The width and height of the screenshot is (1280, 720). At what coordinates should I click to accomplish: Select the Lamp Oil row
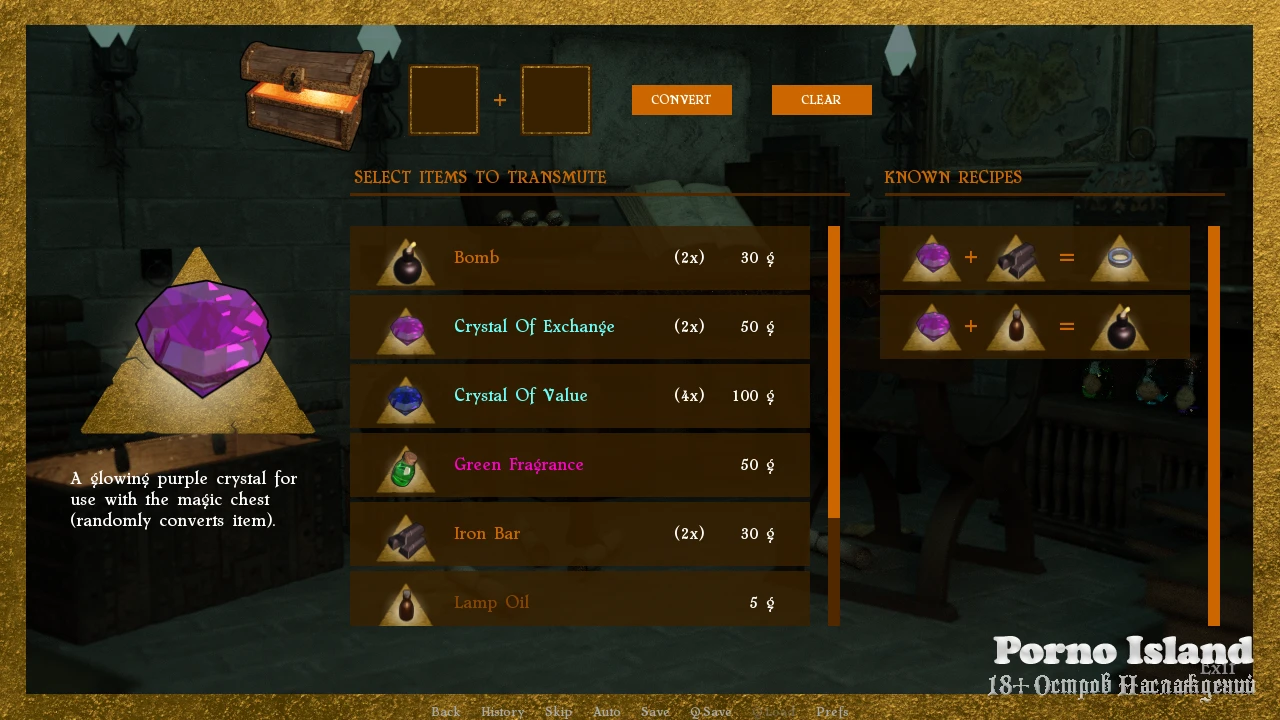click(x=579, y=600)
